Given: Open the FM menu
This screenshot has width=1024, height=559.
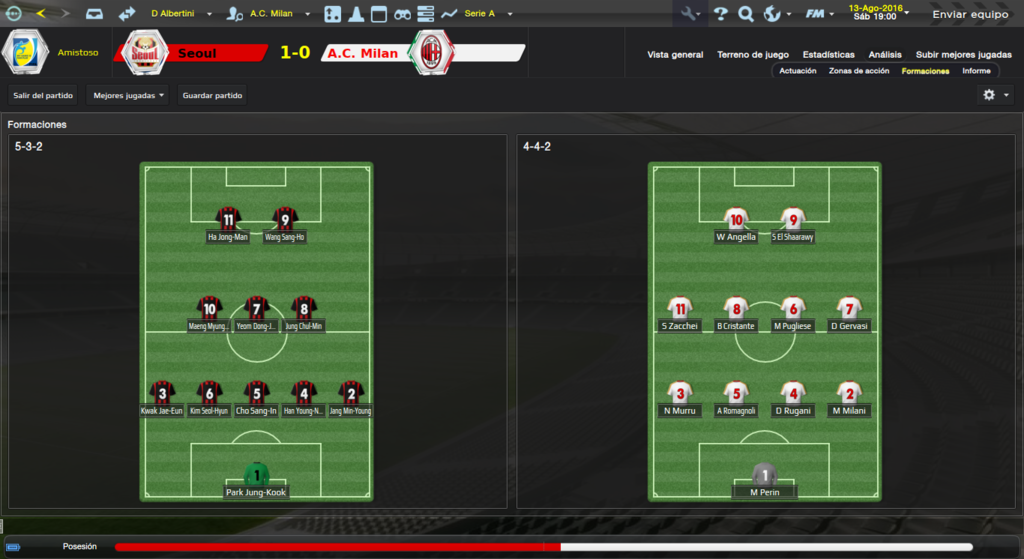Looking at the screenshot, I should 821,14.
